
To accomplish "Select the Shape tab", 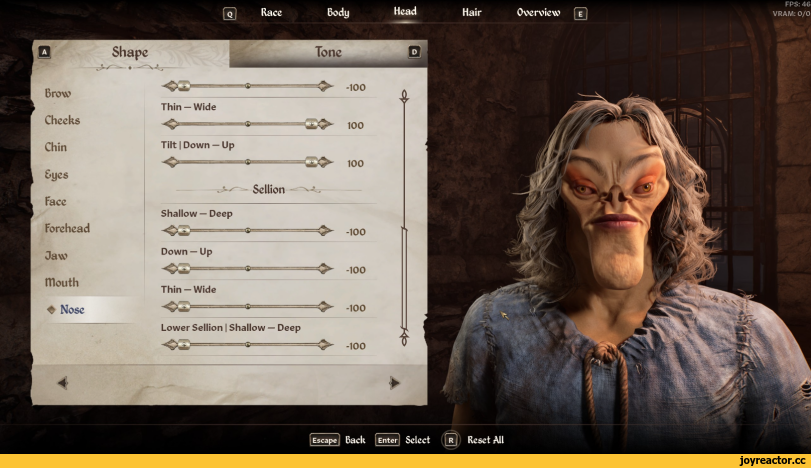I will 130,52.
